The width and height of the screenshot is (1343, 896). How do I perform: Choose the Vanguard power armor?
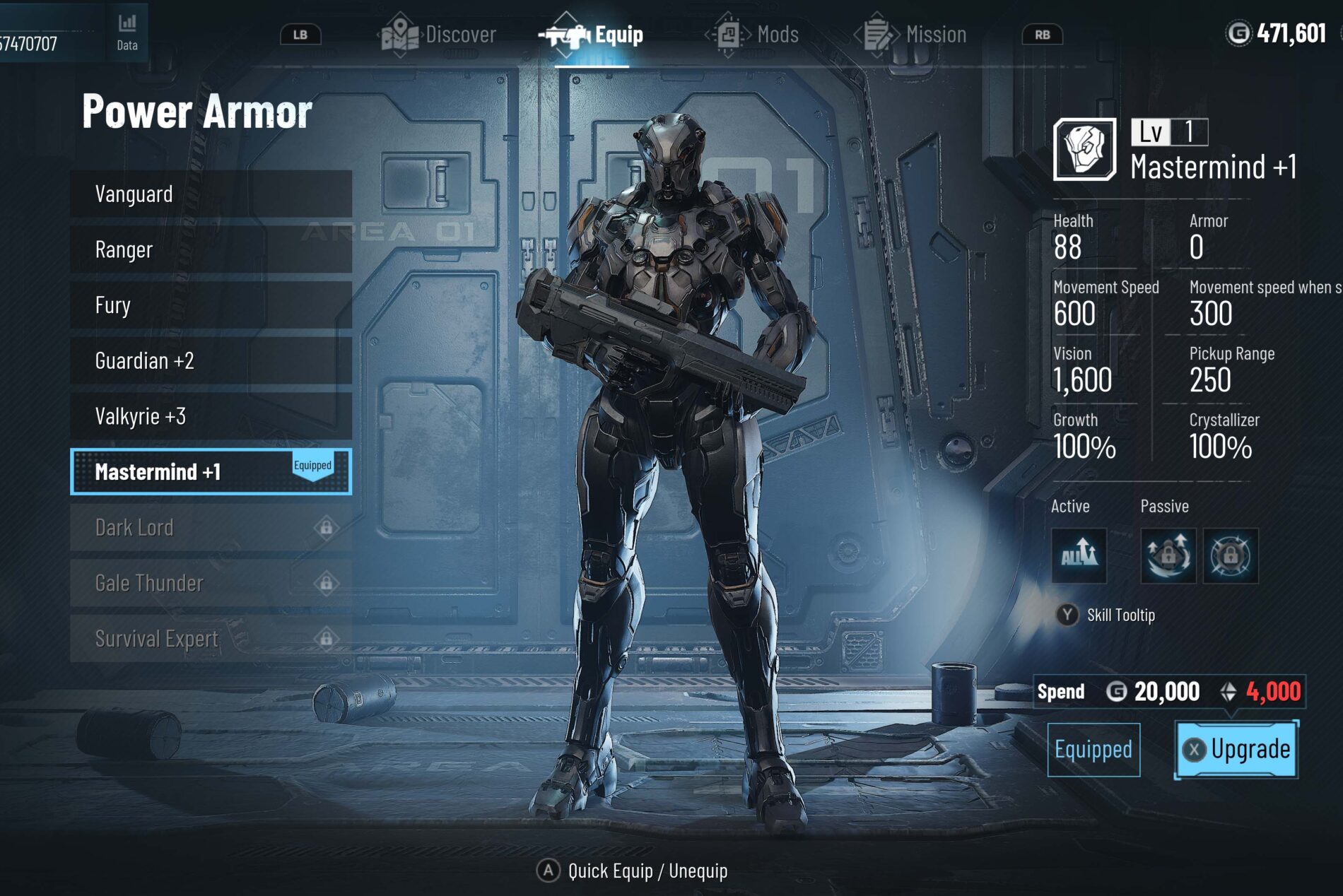(x=211, y=194)
